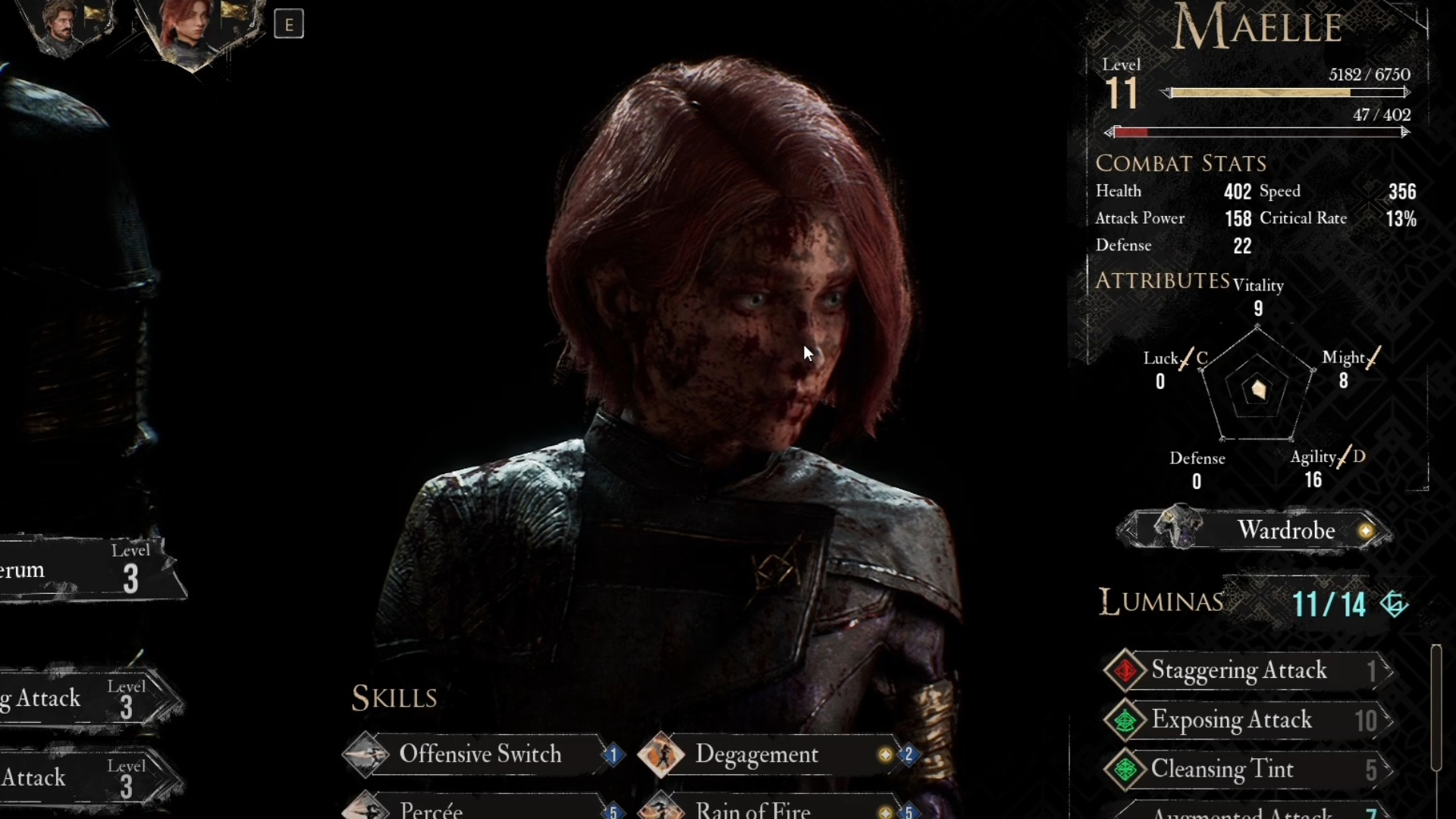Select the Staggering Attack lumina
This screenshot has width=1456, height=819.
[1248, 670]
